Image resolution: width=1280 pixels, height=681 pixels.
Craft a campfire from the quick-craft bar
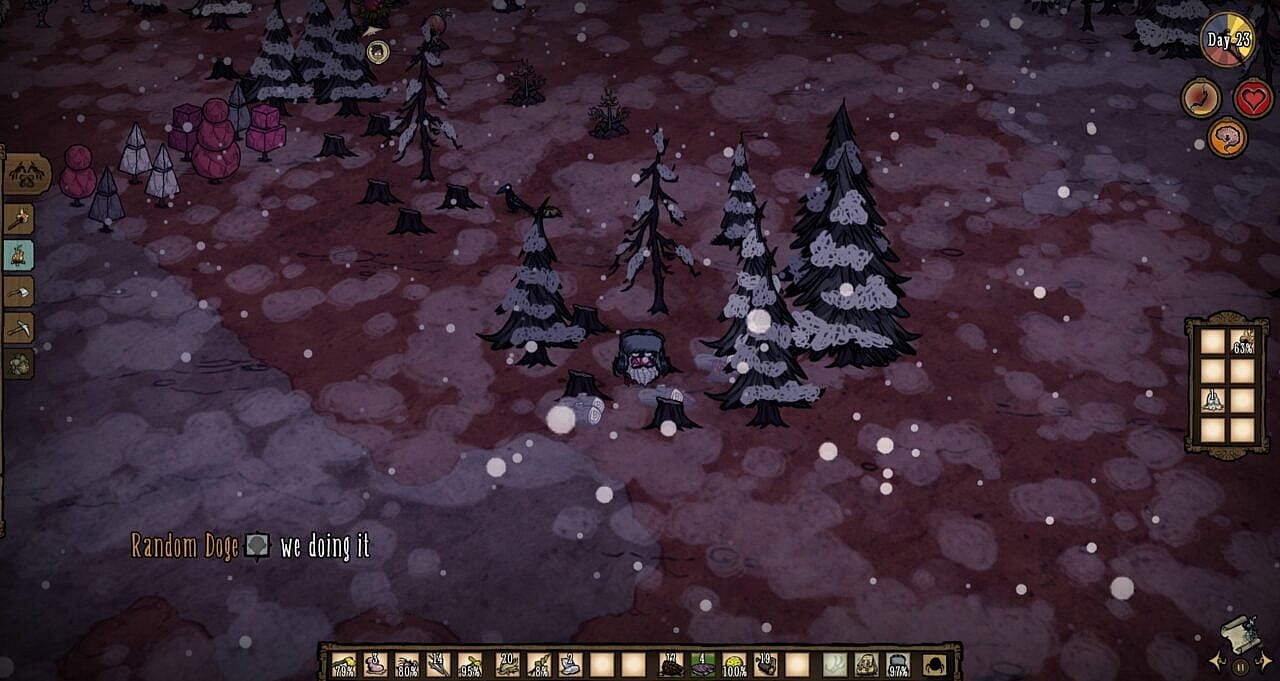coord(19,255)
